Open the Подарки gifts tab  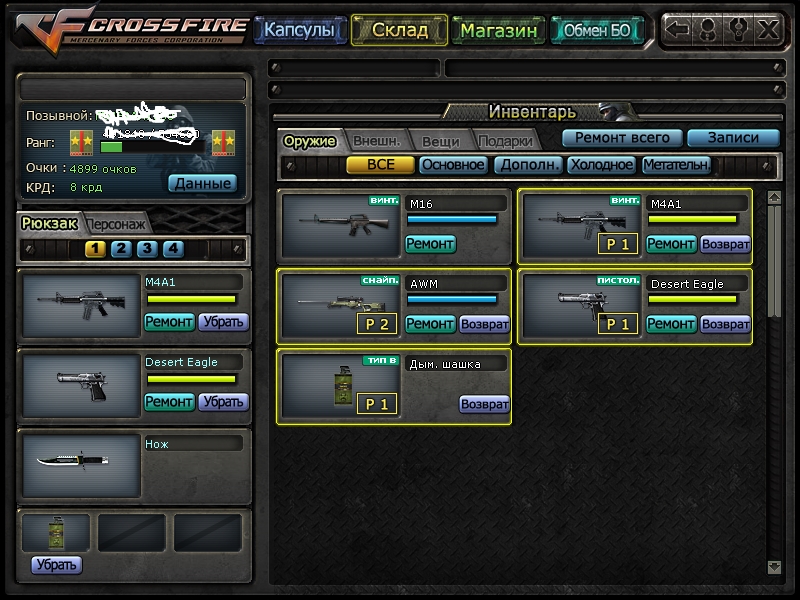pyautogui.click(x=504, y=141)
